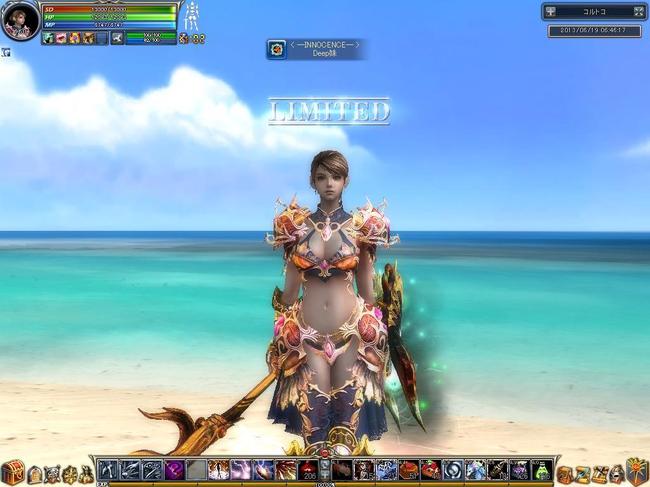This screenshot has height=487, width=650.
Task: Click the white armor durability figure icon
Action: [x=192, y=16]
